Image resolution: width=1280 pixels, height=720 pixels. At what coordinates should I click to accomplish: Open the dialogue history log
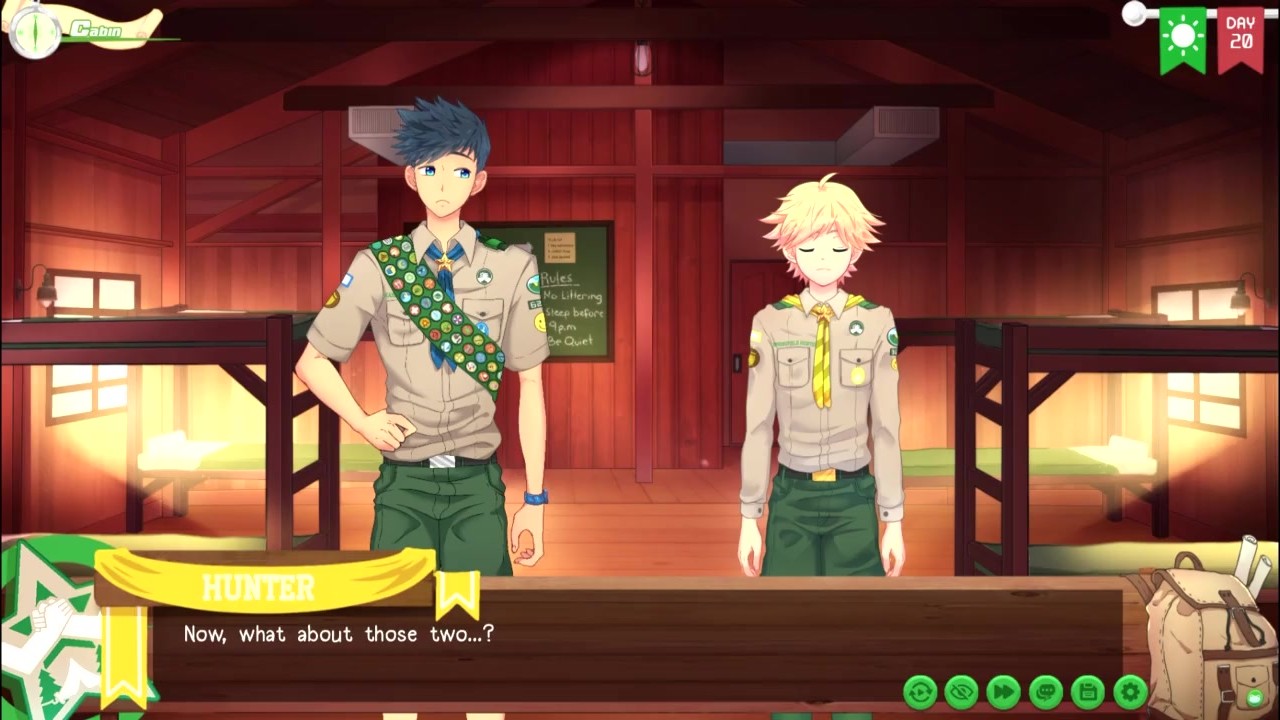click(1046, 691)
